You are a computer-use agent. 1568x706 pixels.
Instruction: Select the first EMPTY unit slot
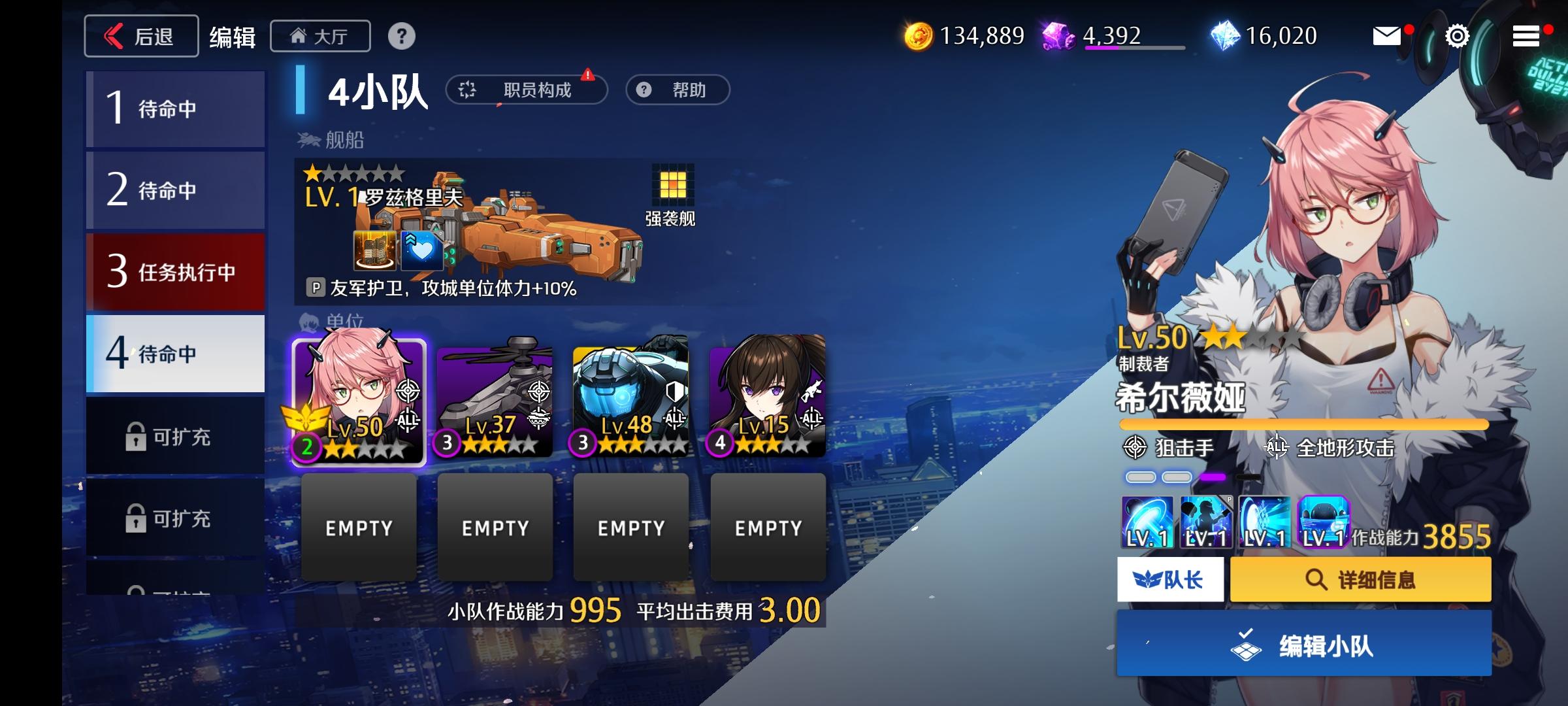[359, 527]
